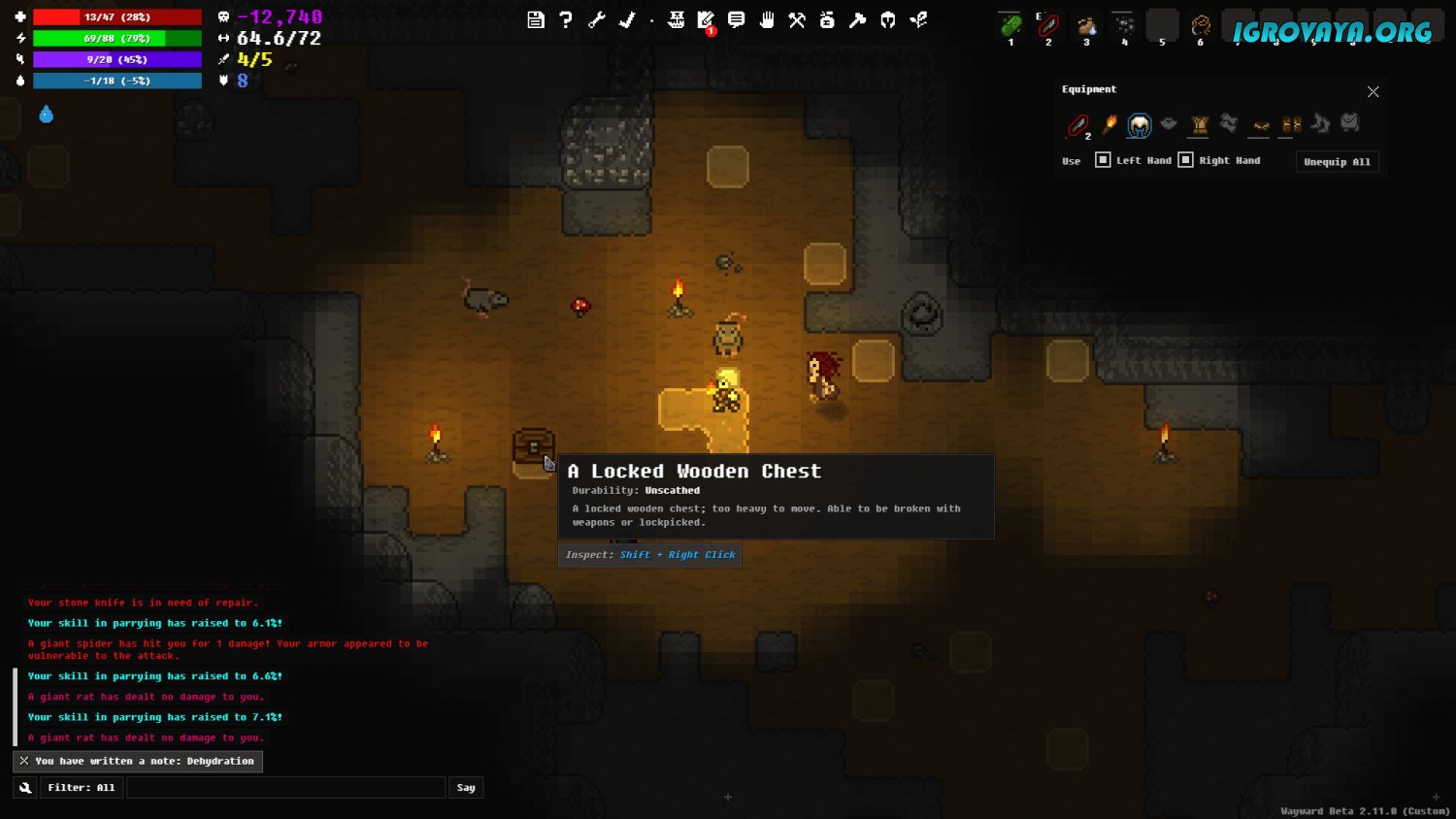Select the green item in hotbar slot 1
This screenshot has height=819, width=1456.
click(x=1010, y=25)
